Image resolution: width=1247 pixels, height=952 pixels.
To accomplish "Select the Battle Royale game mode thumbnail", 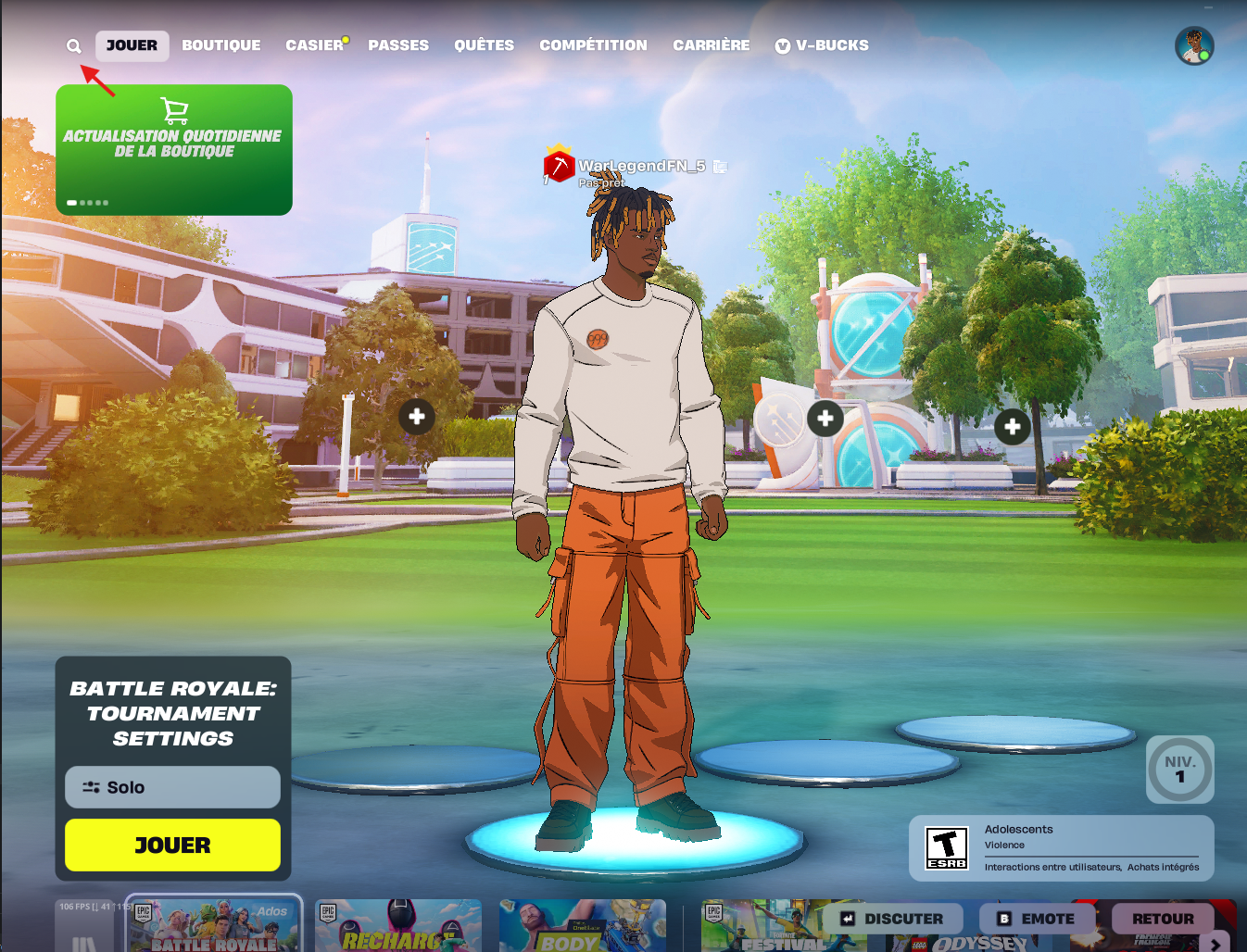I will [x=214, y=926].
